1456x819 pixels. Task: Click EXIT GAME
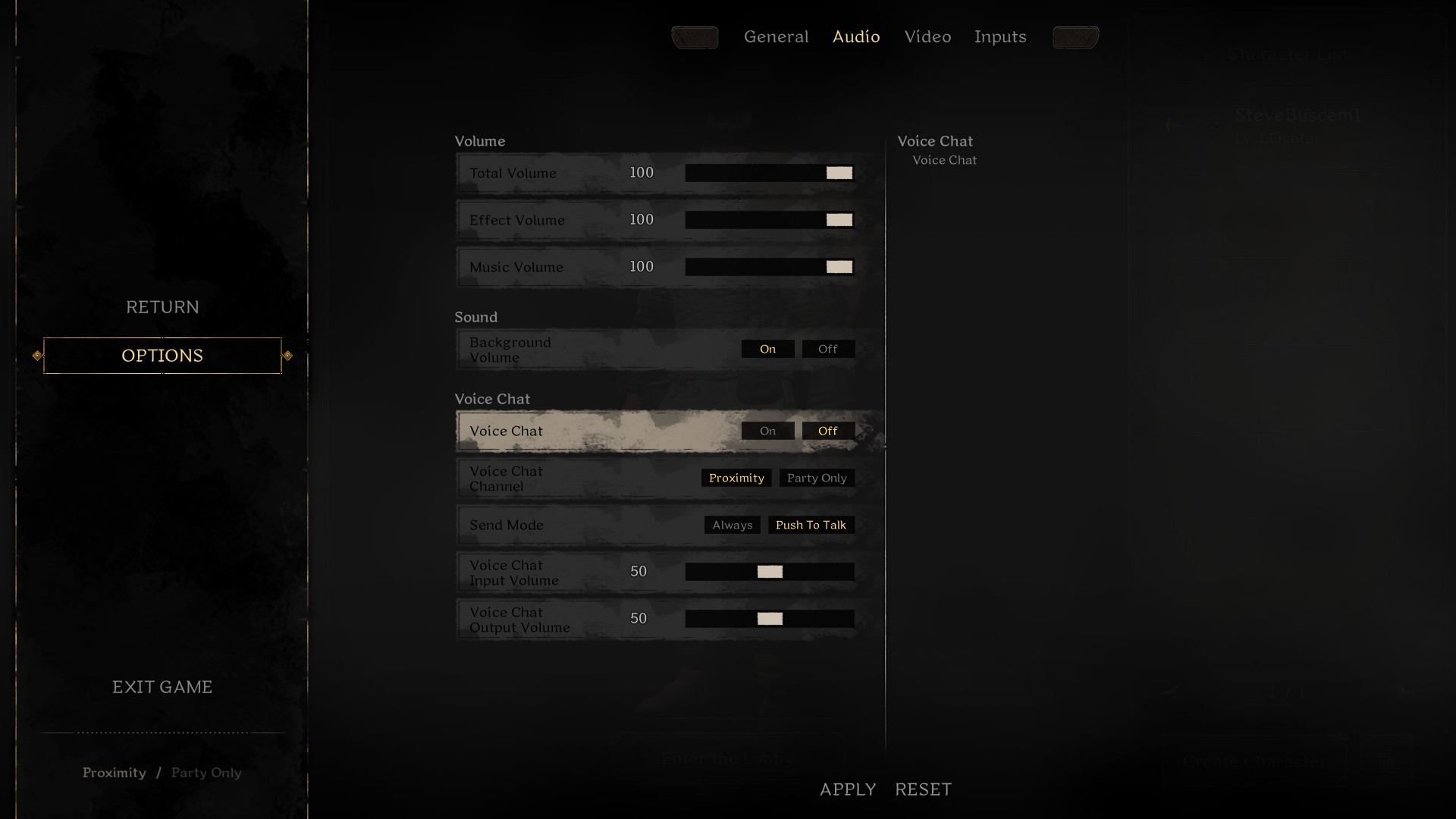click(162, 687)
